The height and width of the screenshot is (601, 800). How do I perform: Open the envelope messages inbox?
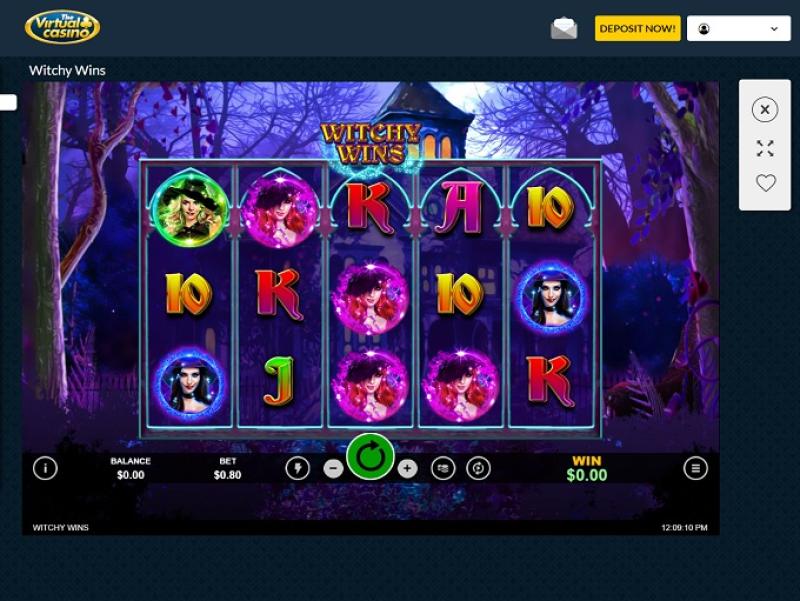point(564,29)
